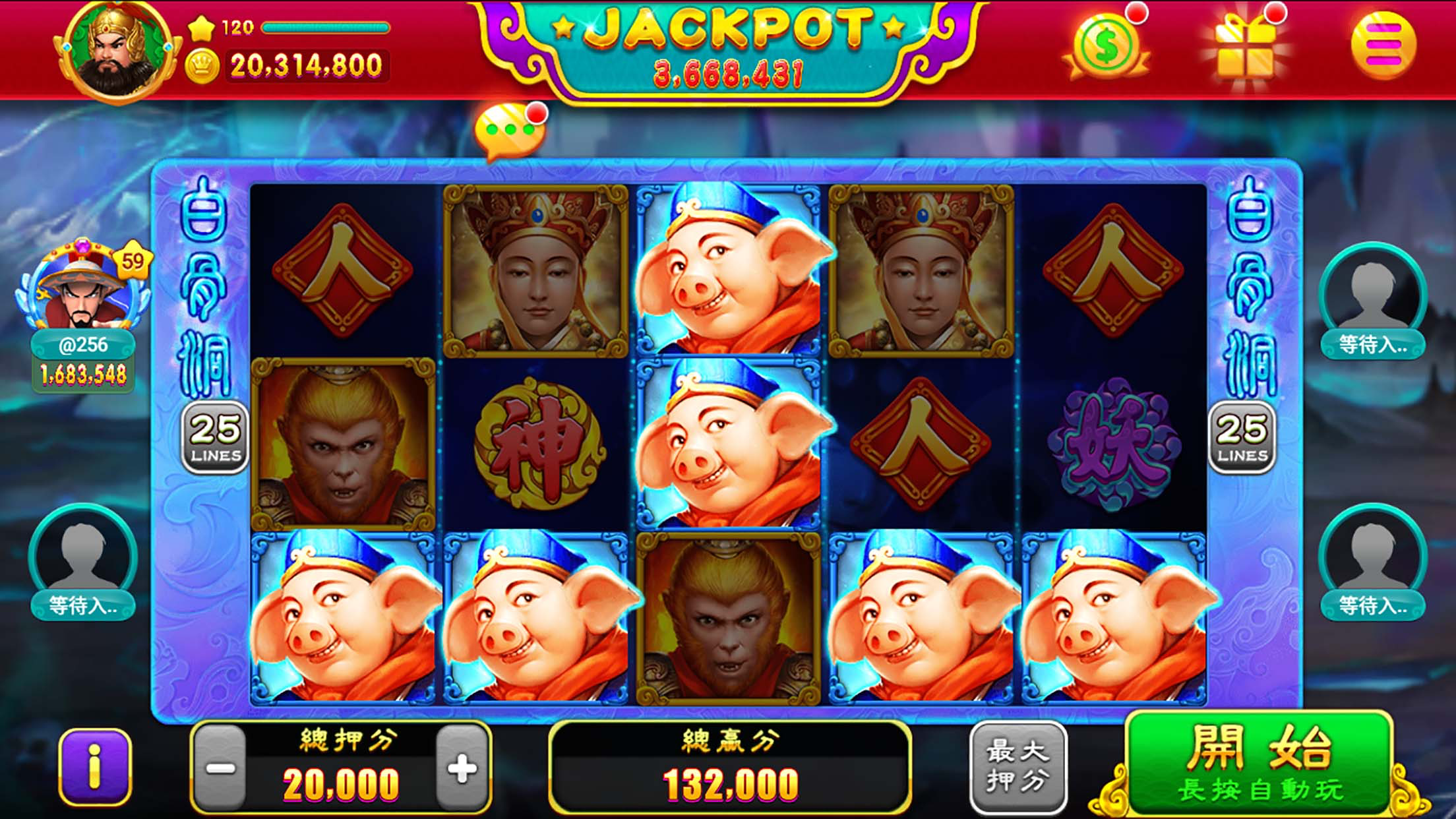
Task: Open the purple info paytable button
Action: [x=95, y=767]
